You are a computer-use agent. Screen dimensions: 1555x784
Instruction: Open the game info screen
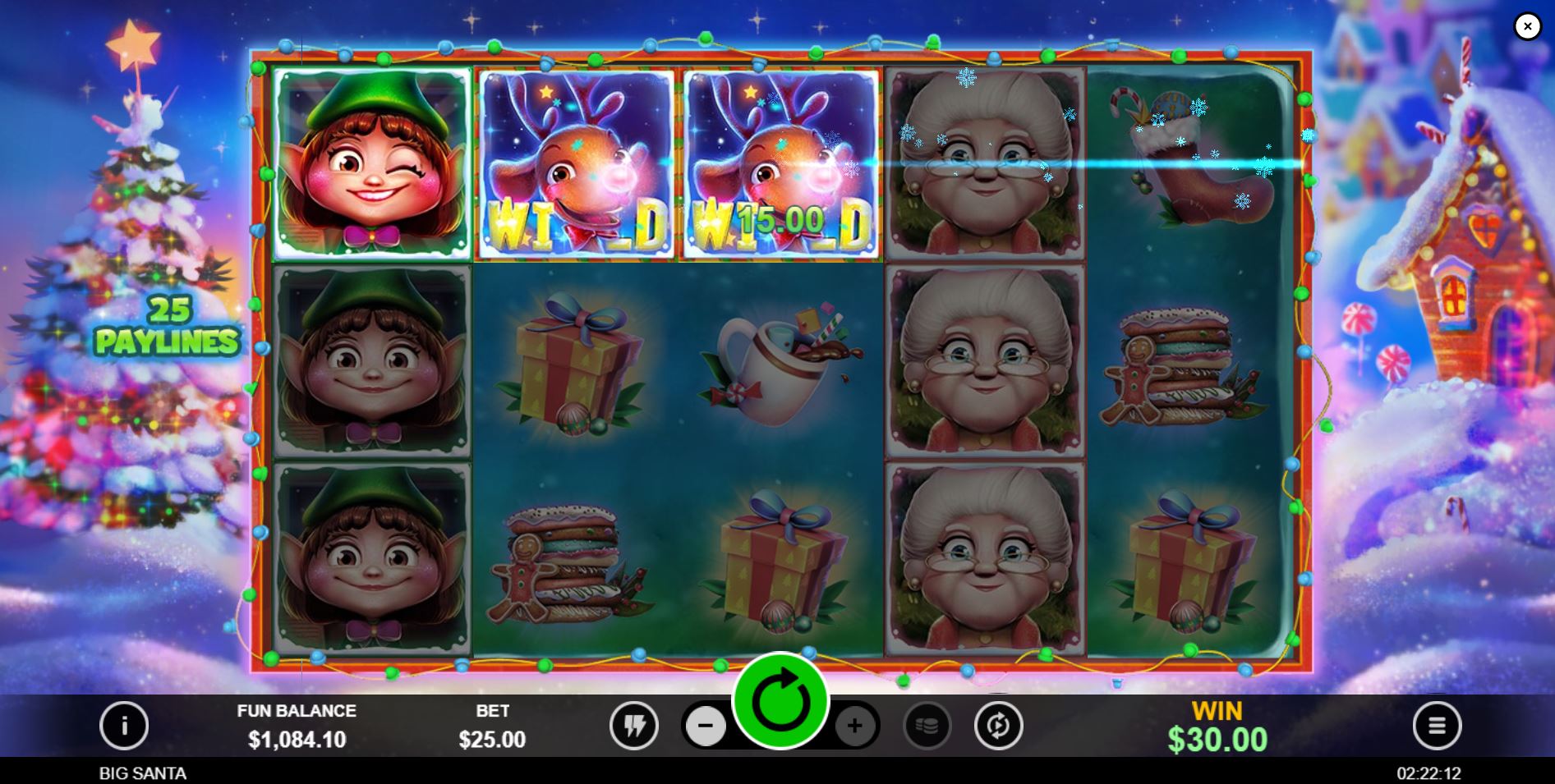click(124, 726)
